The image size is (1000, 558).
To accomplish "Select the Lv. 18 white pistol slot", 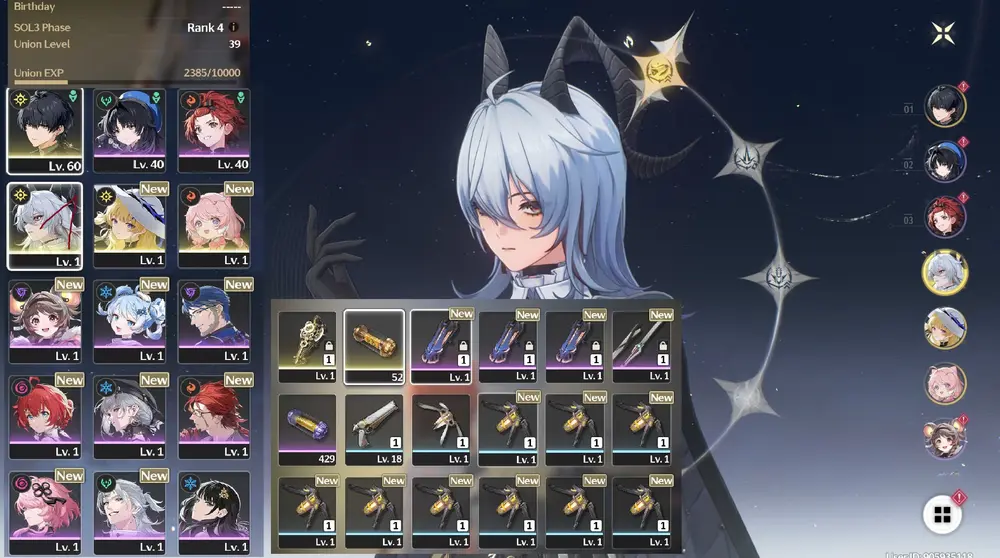I will pos(374,430).
